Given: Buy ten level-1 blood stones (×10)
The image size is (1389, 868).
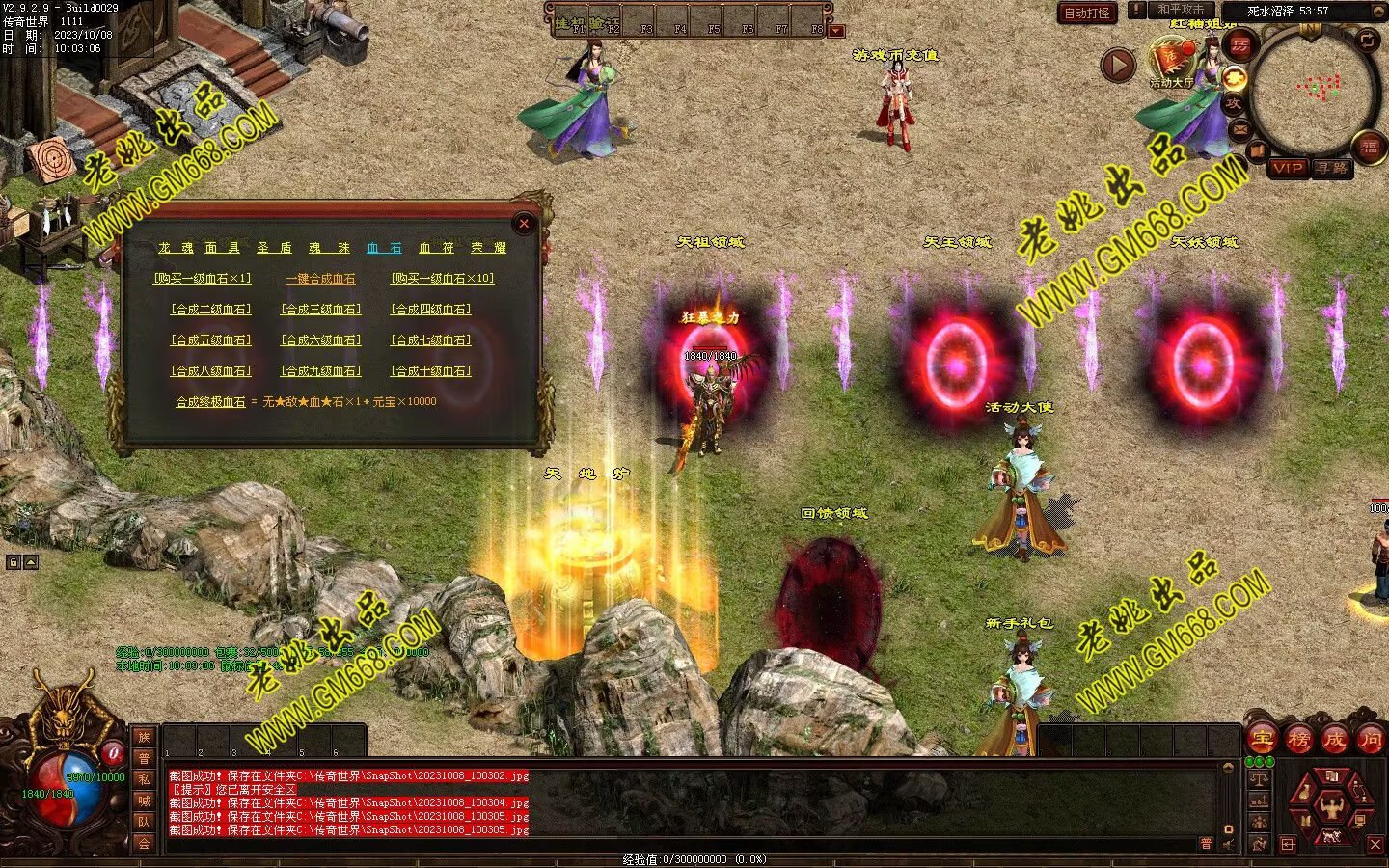Looking at the screenshot, I should click(442, 279).
